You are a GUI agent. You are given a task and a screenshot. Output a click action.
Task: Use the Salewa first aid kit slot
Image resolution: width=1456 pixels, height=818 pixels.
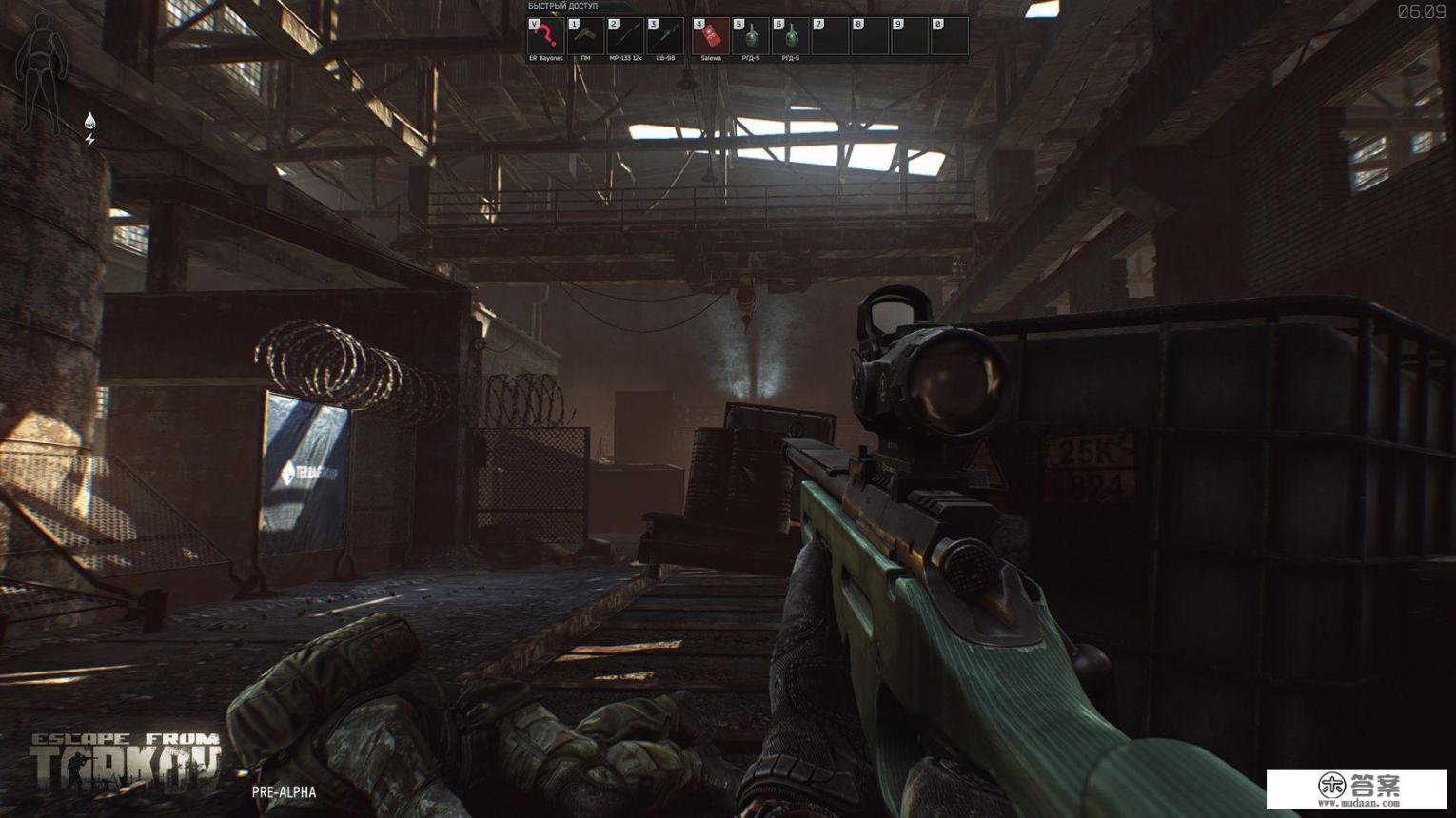pyautogui.click(x=711, y=36)
